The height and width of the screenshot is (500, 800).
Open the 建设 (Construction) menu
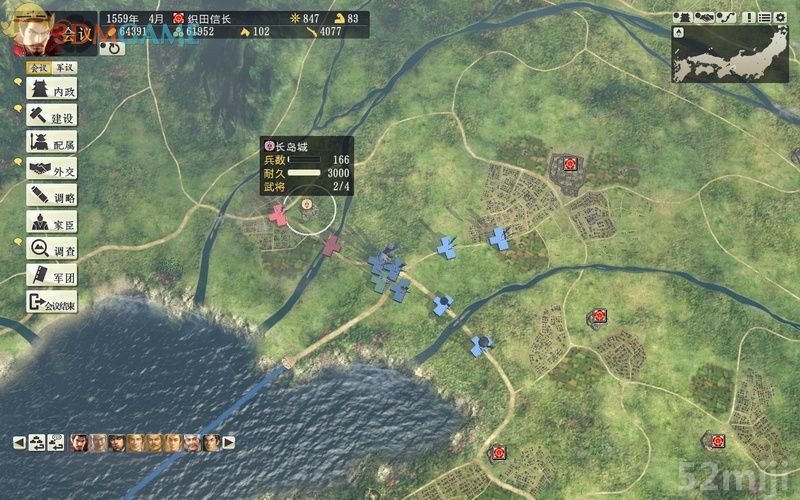click(52, 117)
